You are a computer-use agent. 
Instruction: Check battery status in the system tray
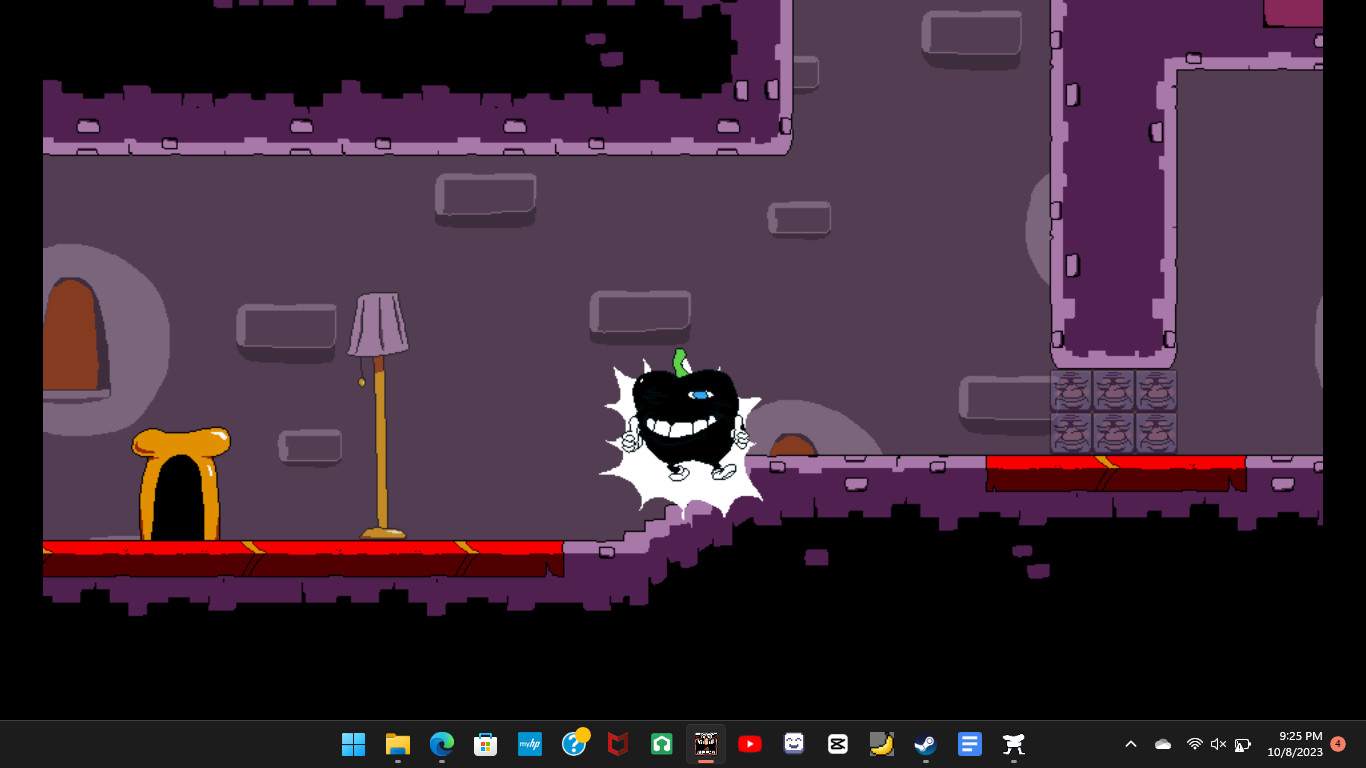[1242, 744]
